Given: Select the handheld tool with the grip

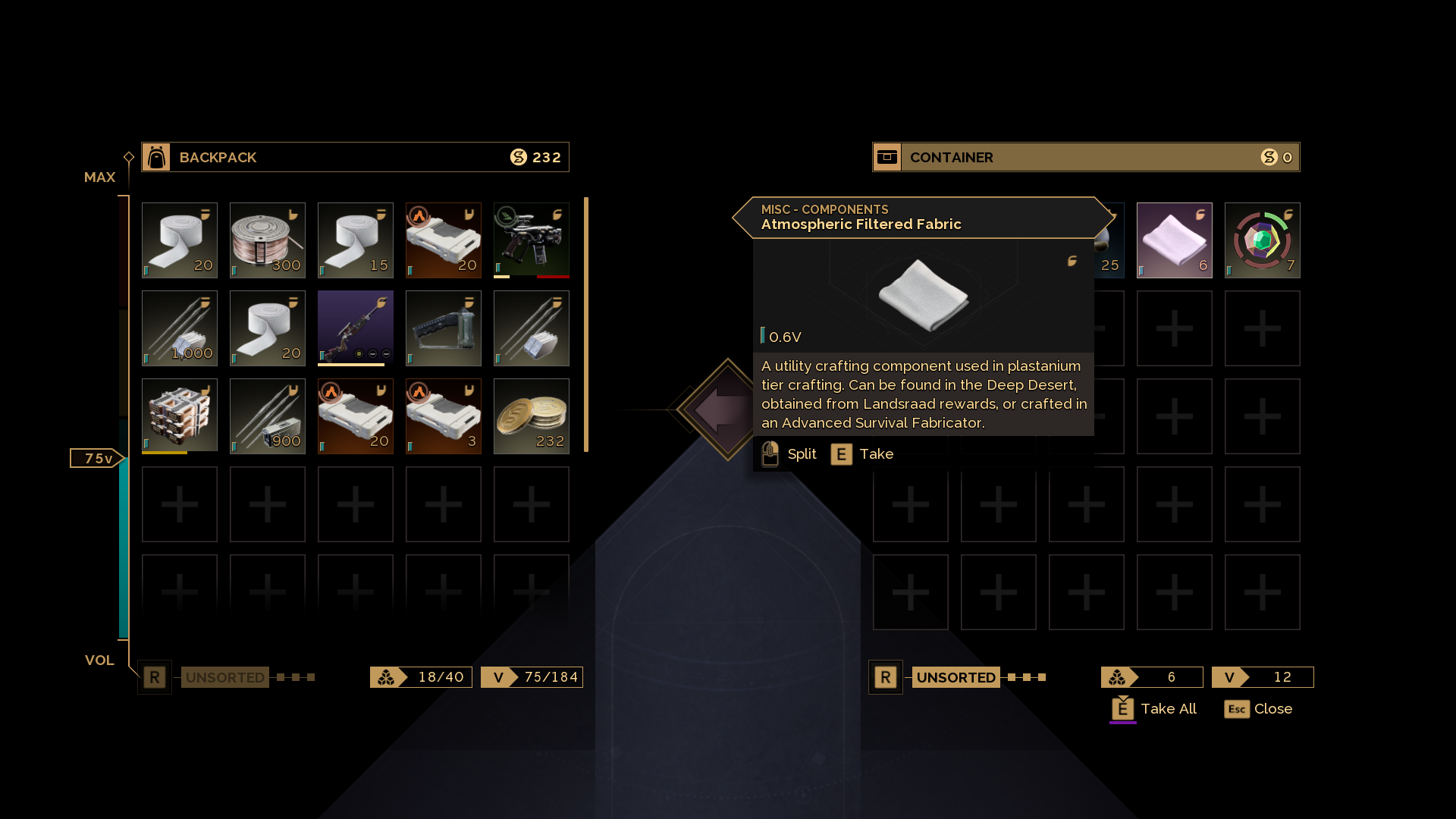Looking at the screenshot, I should click(443, 328).
